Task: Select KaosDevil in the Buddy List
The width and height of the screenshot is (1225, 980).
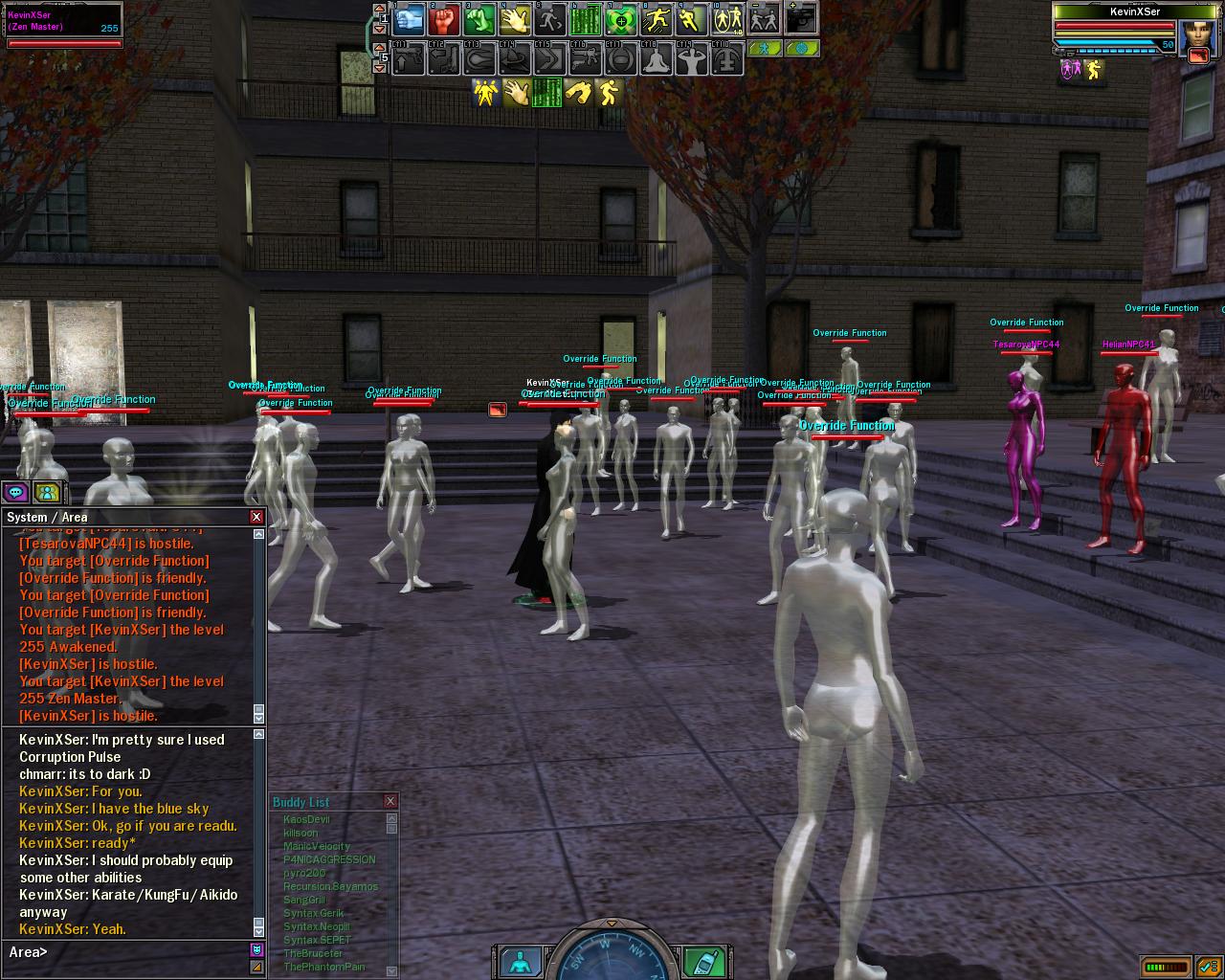Action: click(306, 819)
